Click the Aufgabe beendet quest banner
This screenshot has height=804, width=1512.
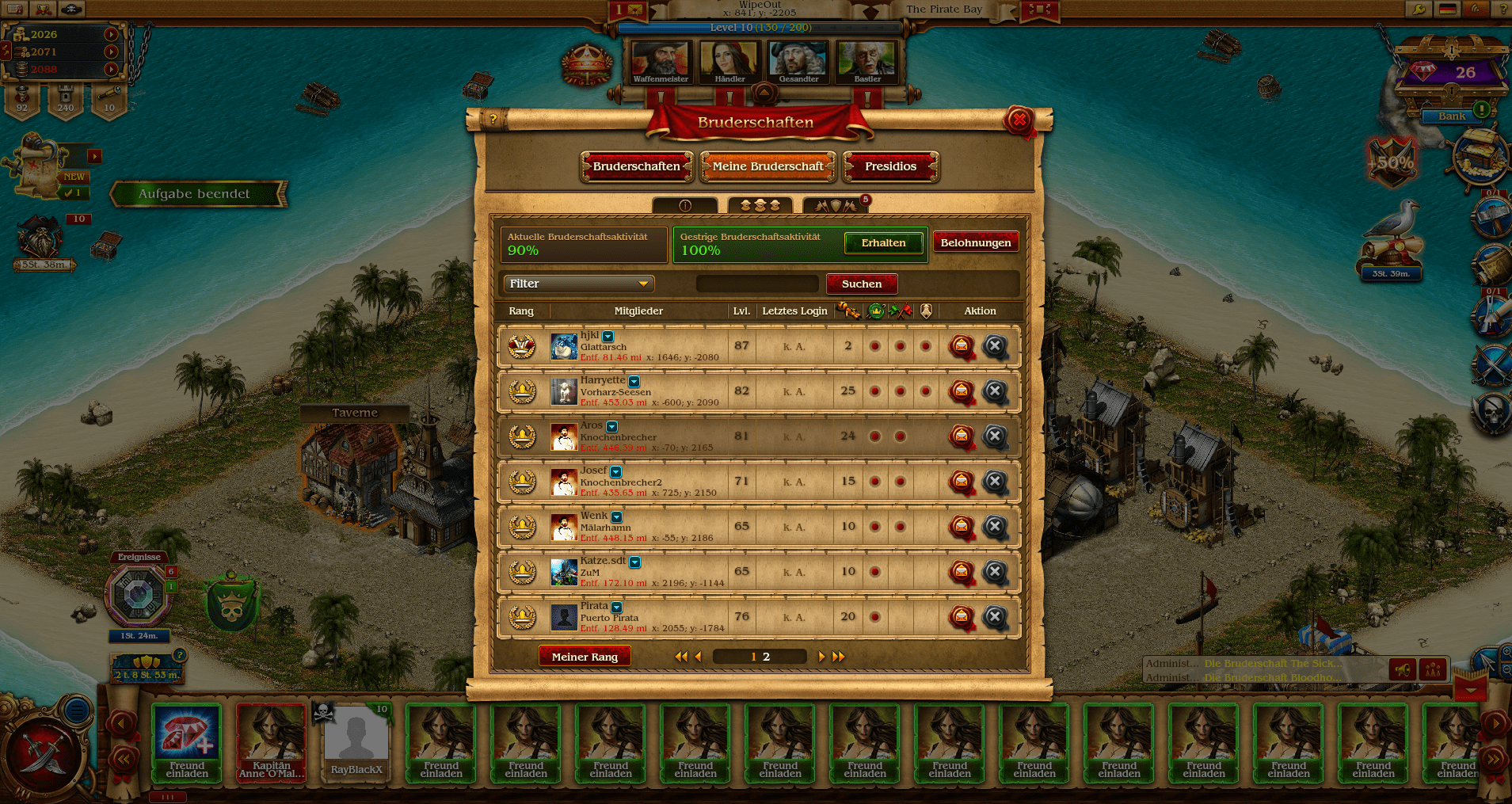pos(195,194)
